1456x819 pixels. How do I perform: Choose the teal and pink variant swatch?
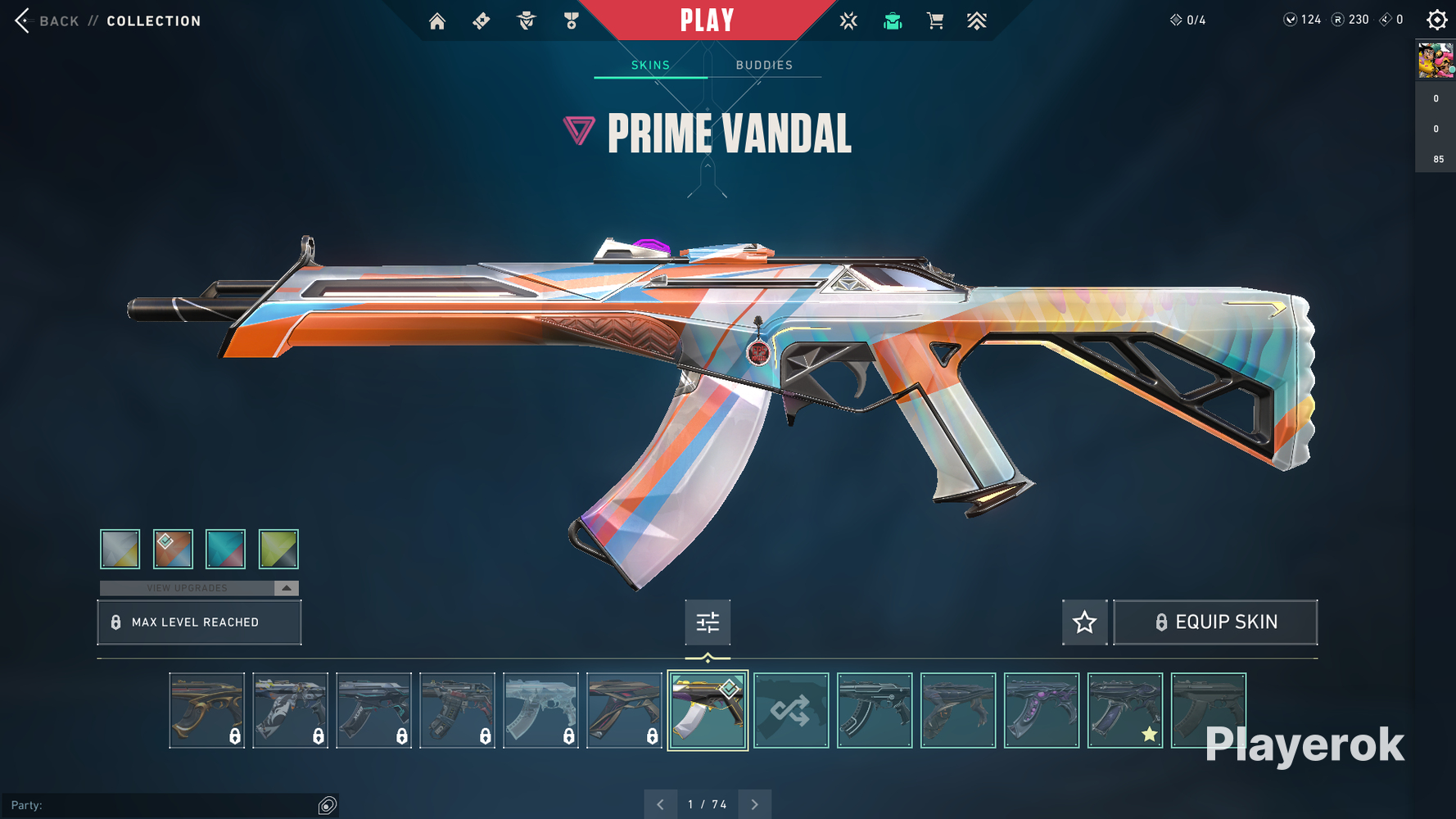(x=225, y=549)
